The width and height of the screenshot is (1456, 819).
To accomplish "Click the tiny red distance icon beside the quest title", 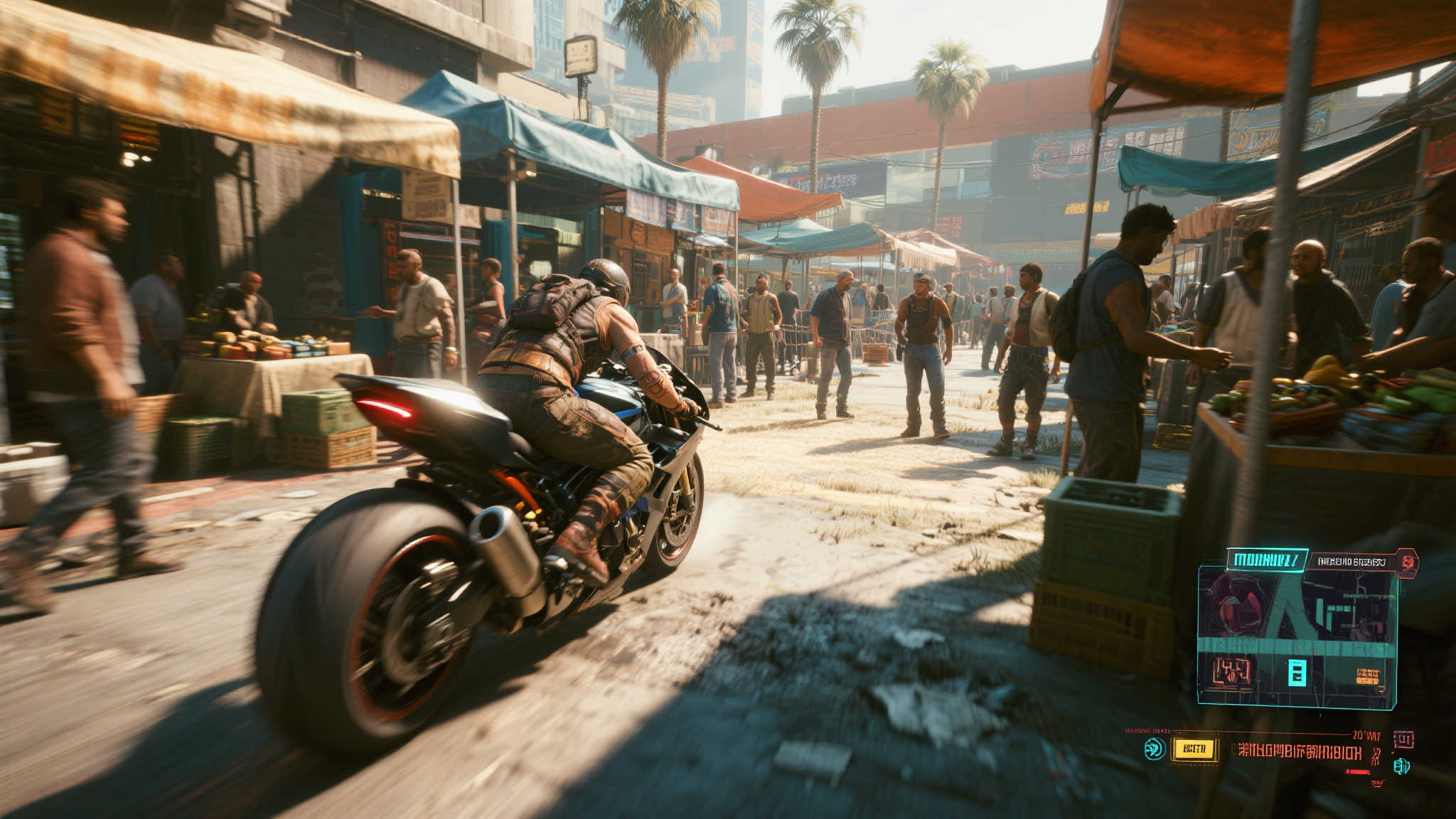I will point(1376,754).
